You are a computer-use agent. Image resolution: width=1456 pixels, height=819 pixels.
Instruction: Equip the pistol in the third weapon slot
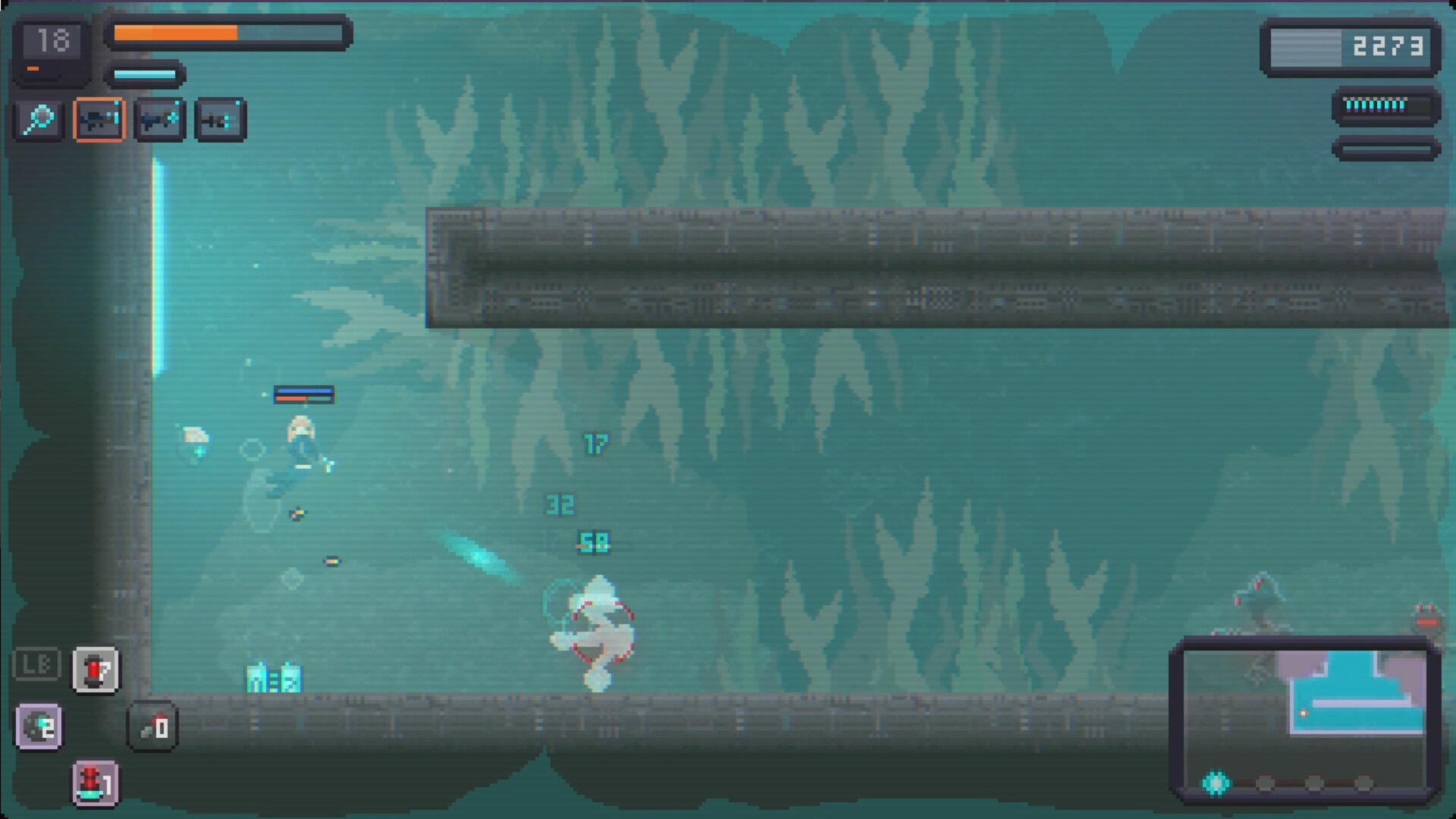(x=220, y=118)
